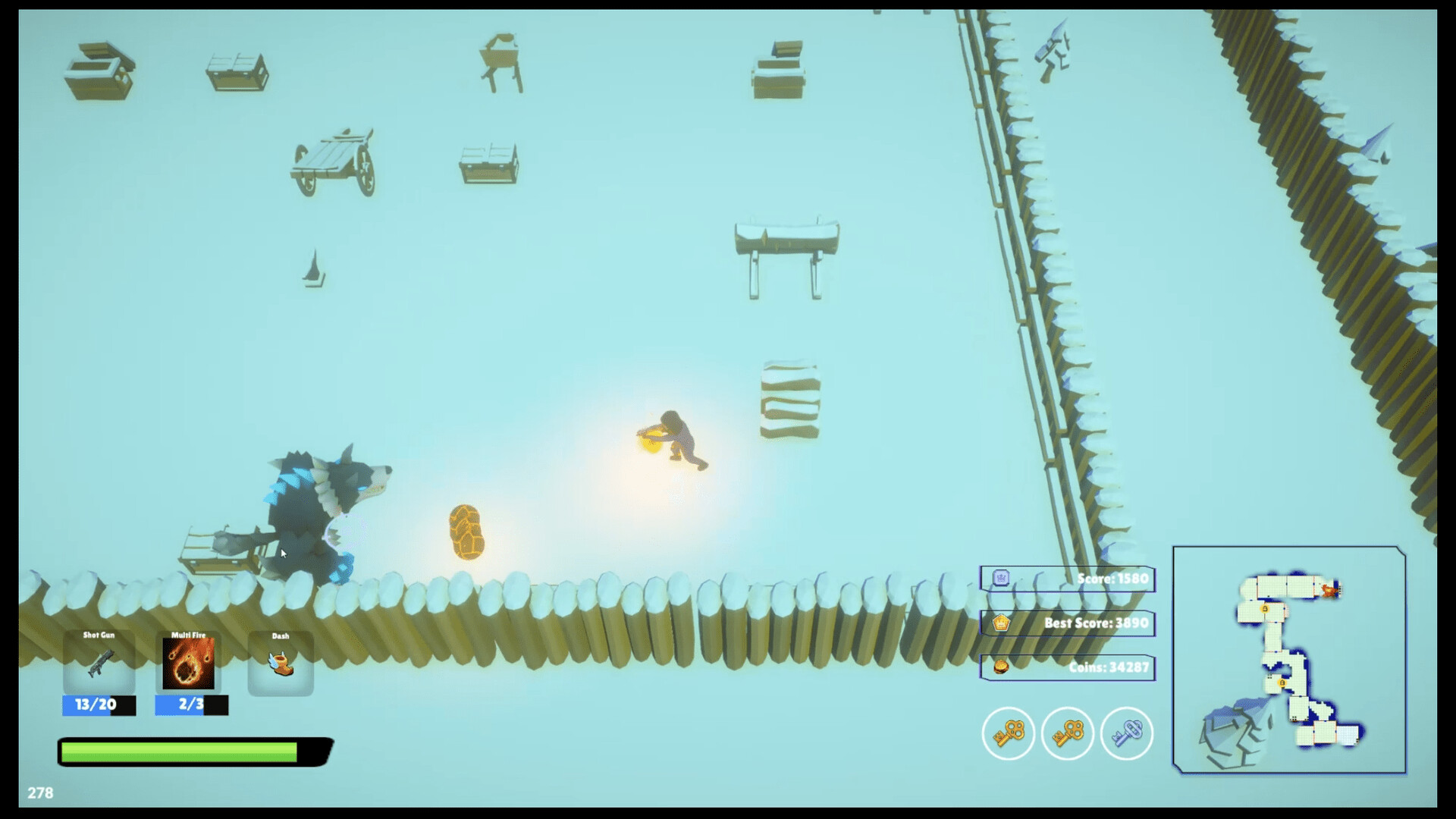
Task: Select the blue key icon
Action: pyautogui.click(x=1125, y=734)
